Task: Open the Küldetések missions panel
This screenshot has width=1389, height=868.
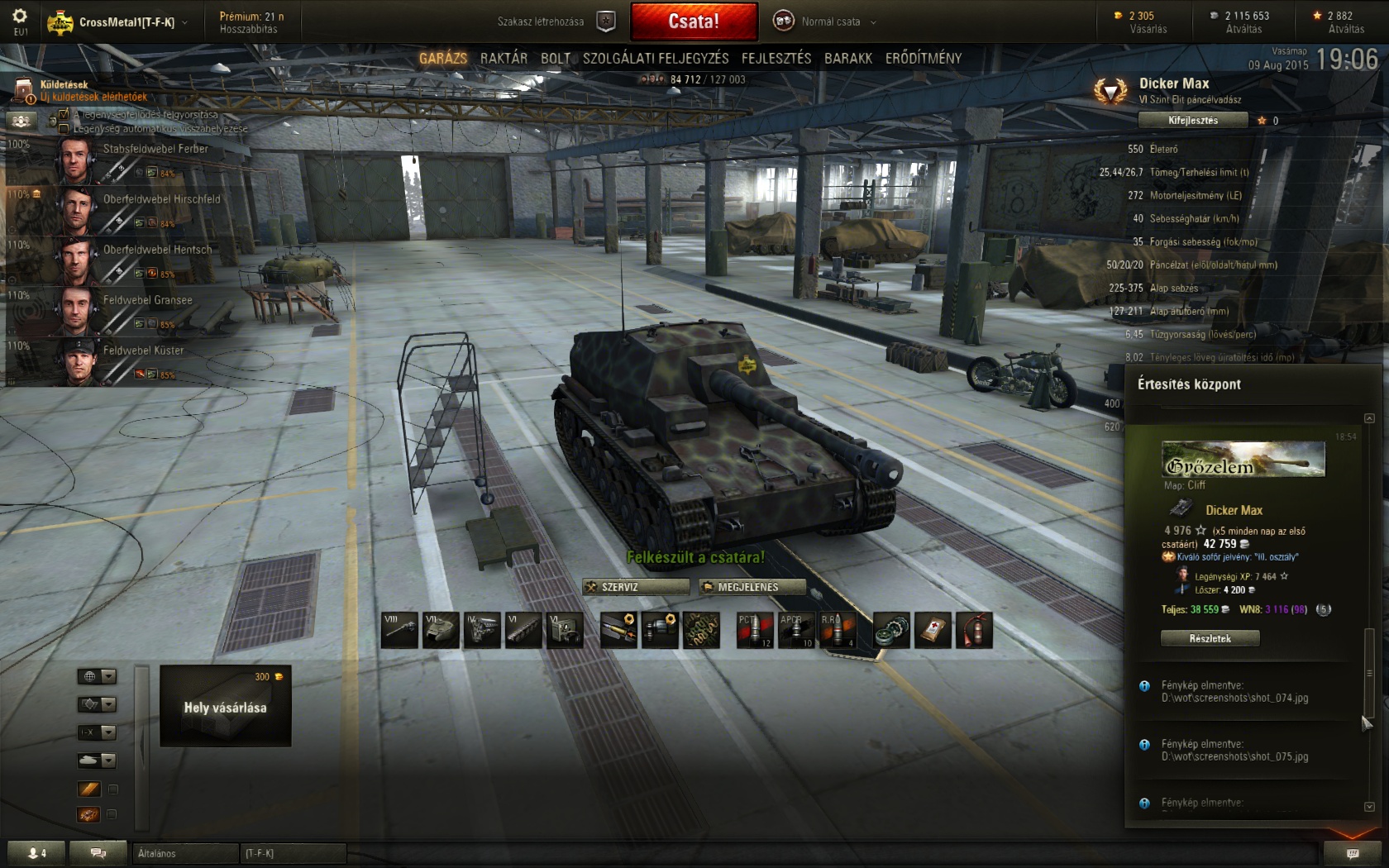Action: (x=64, y=85)
